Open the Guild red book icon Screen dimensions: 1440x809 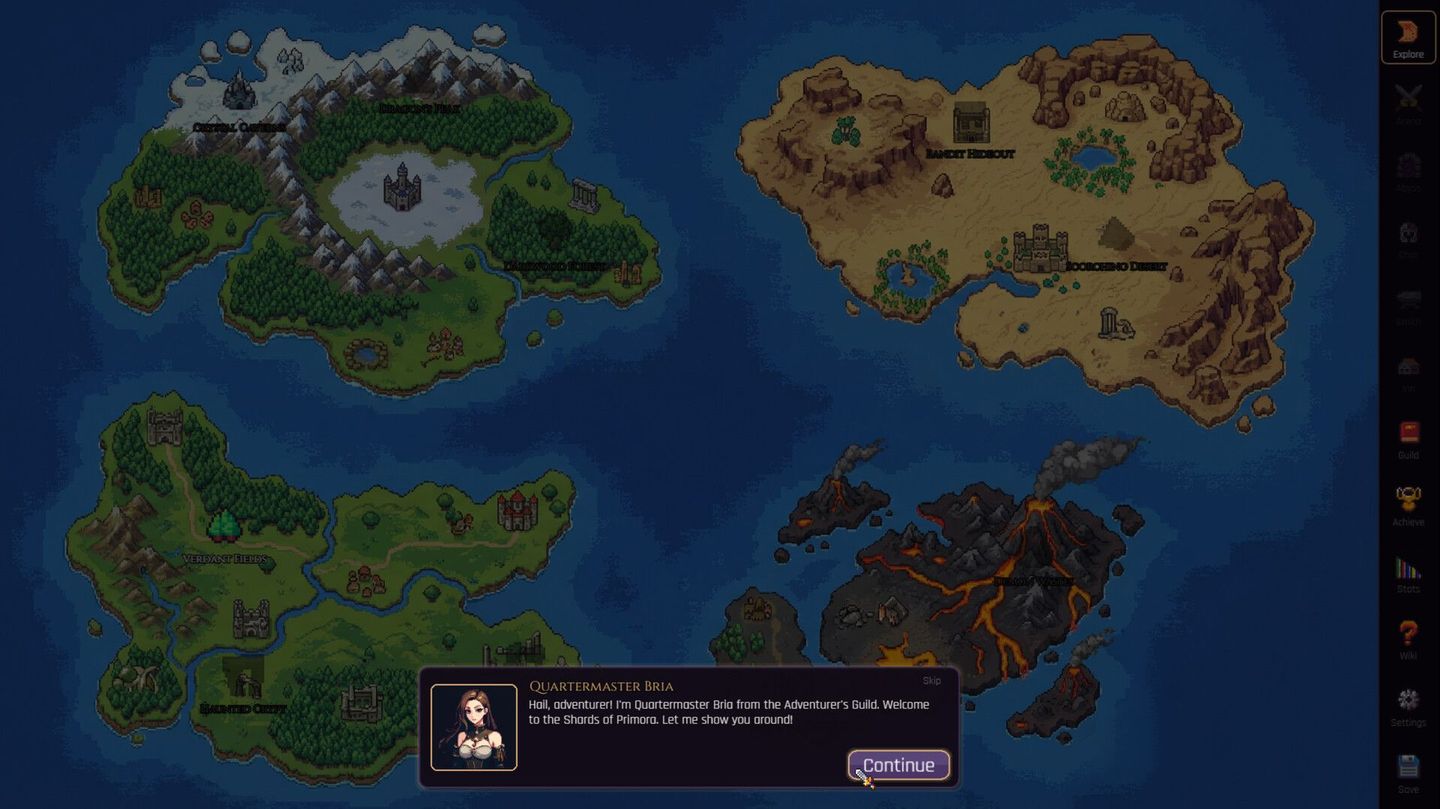1408,440
